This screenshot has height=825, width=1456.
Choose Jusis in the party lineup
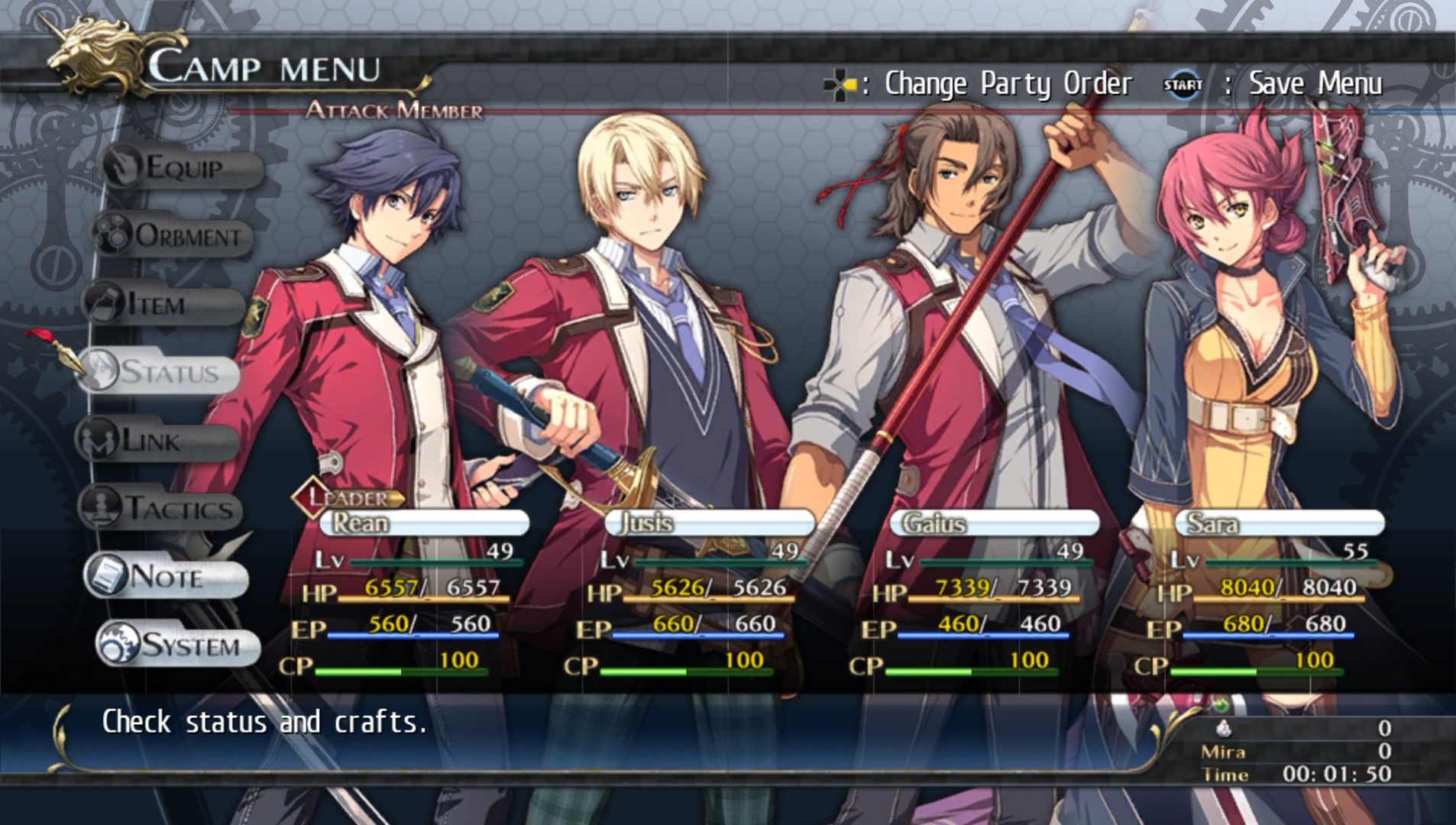[709, 523]
